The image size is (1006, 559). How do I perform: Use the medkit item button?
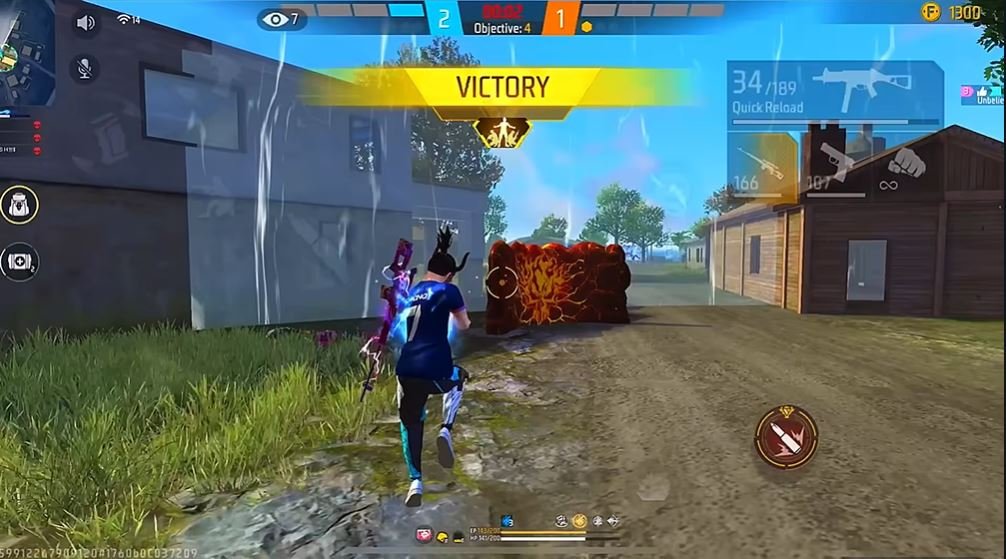[x=19, y=262]
